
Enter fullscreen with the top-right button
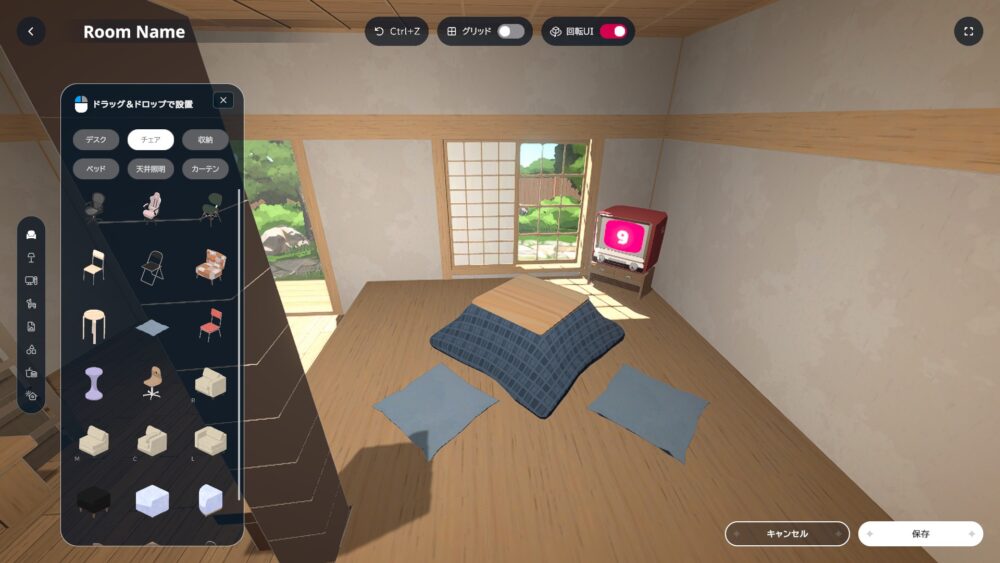click(x=968, y=31)
